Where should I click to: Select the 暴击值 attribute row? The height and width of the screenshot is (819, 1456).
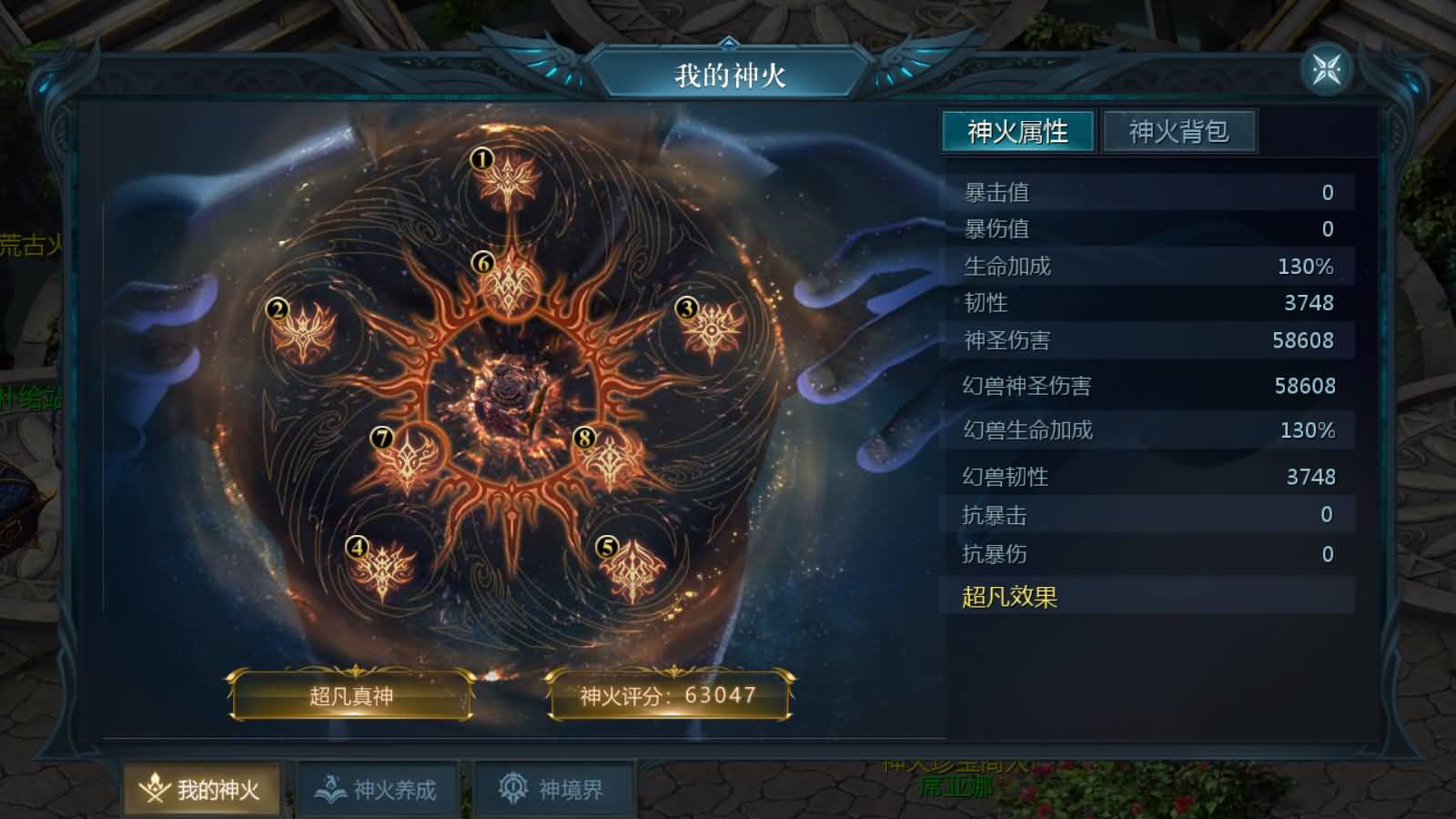[x=1148, y=192]
